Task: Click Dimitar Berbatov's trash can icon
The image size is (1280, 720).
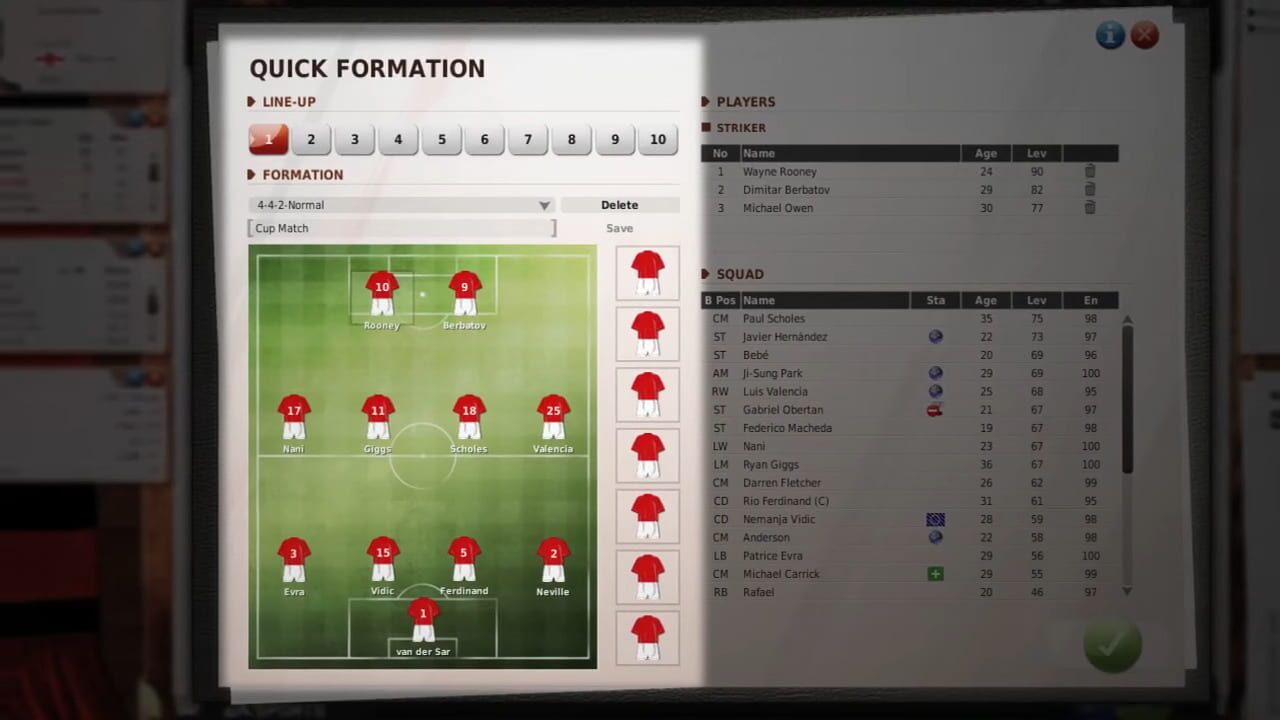Action: [x=1089, y=189]
